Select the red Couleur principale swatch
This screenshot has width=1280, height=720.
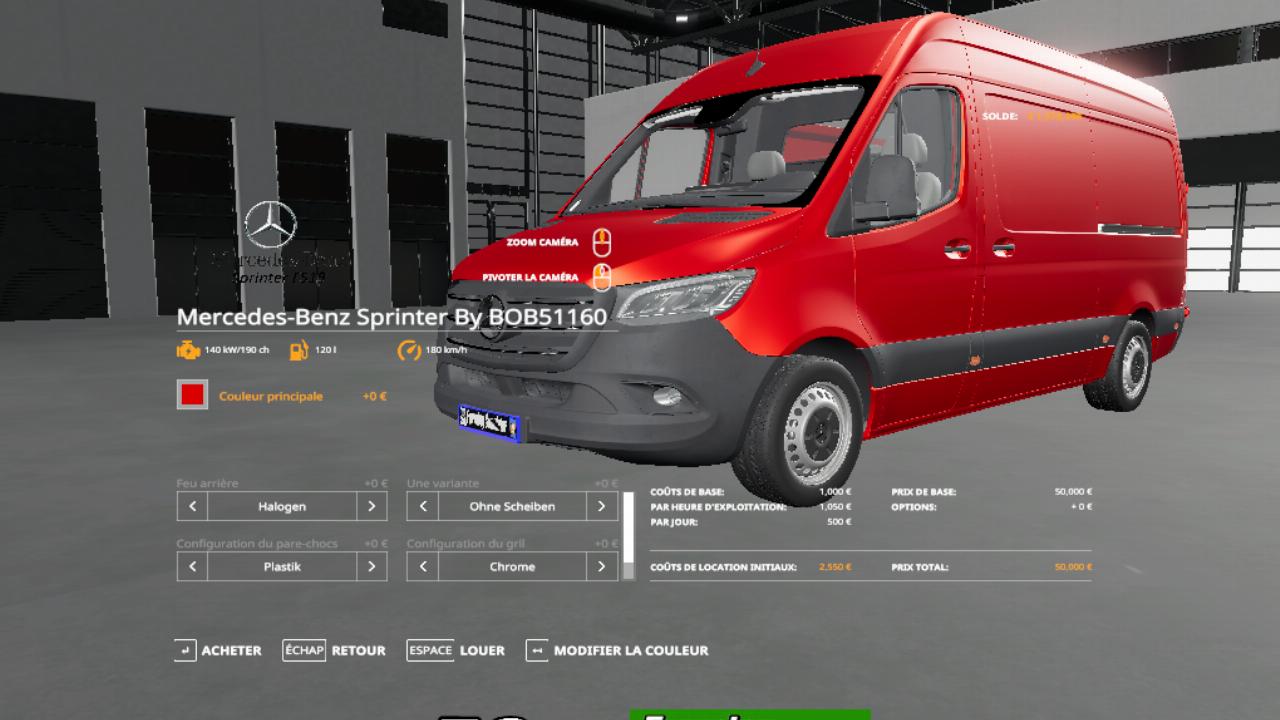click(x=192, y=395)
